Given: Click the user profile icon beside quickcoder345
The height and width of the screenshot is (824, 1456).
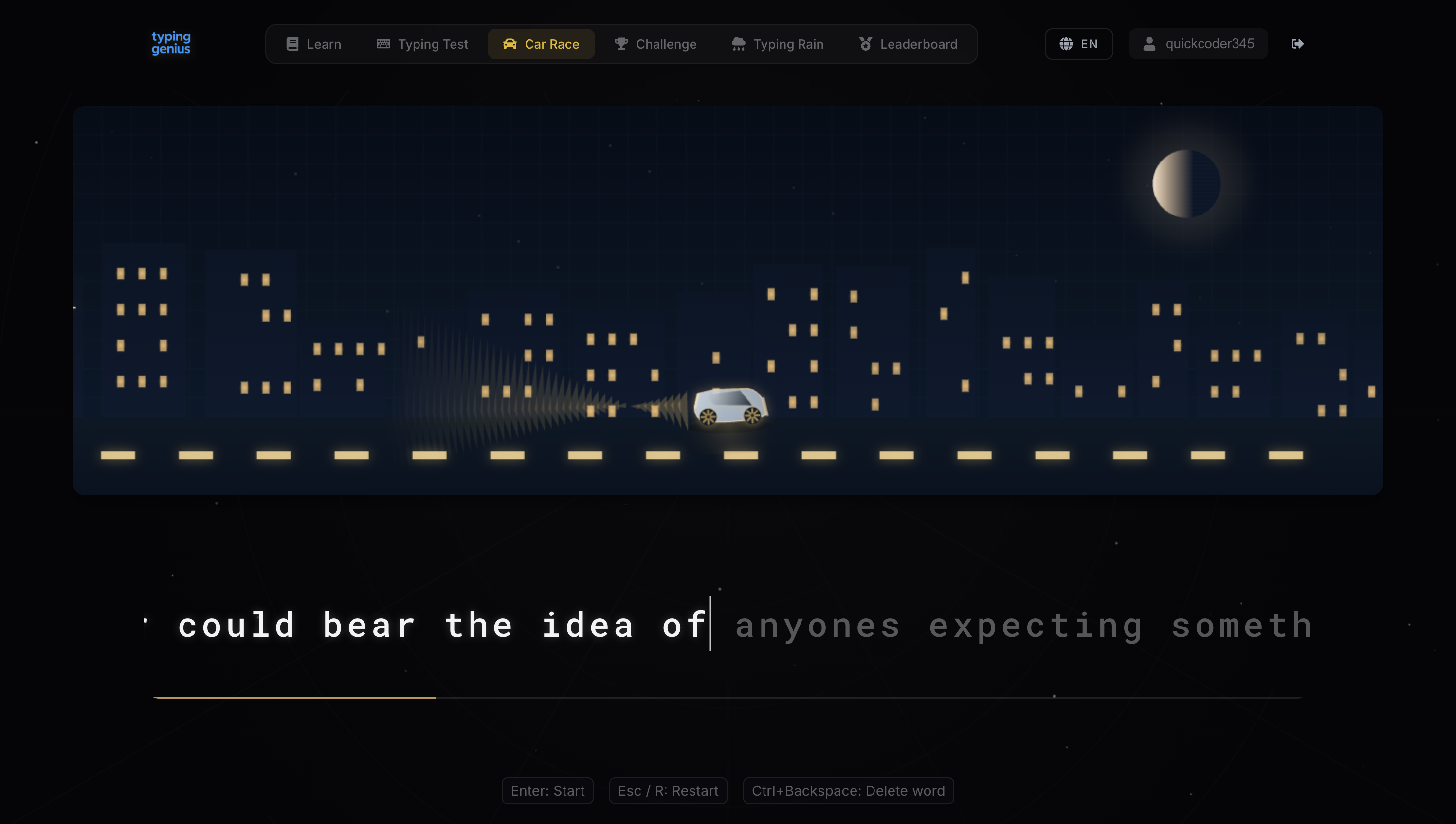Looking at the screenshot, I should click(x=1148, y=44).
